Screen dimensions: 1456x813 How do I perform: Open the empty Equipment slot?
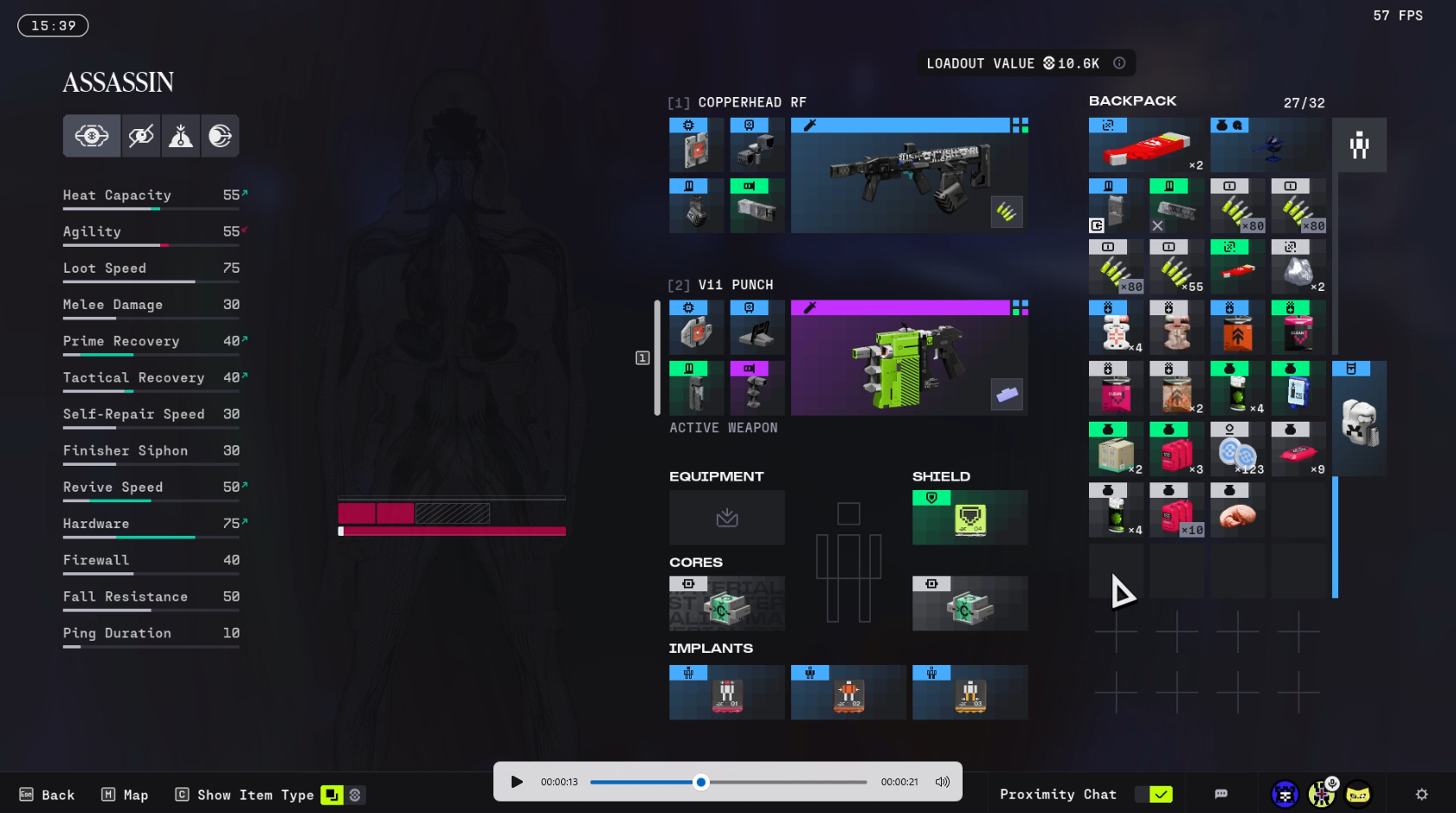point(726,518)
